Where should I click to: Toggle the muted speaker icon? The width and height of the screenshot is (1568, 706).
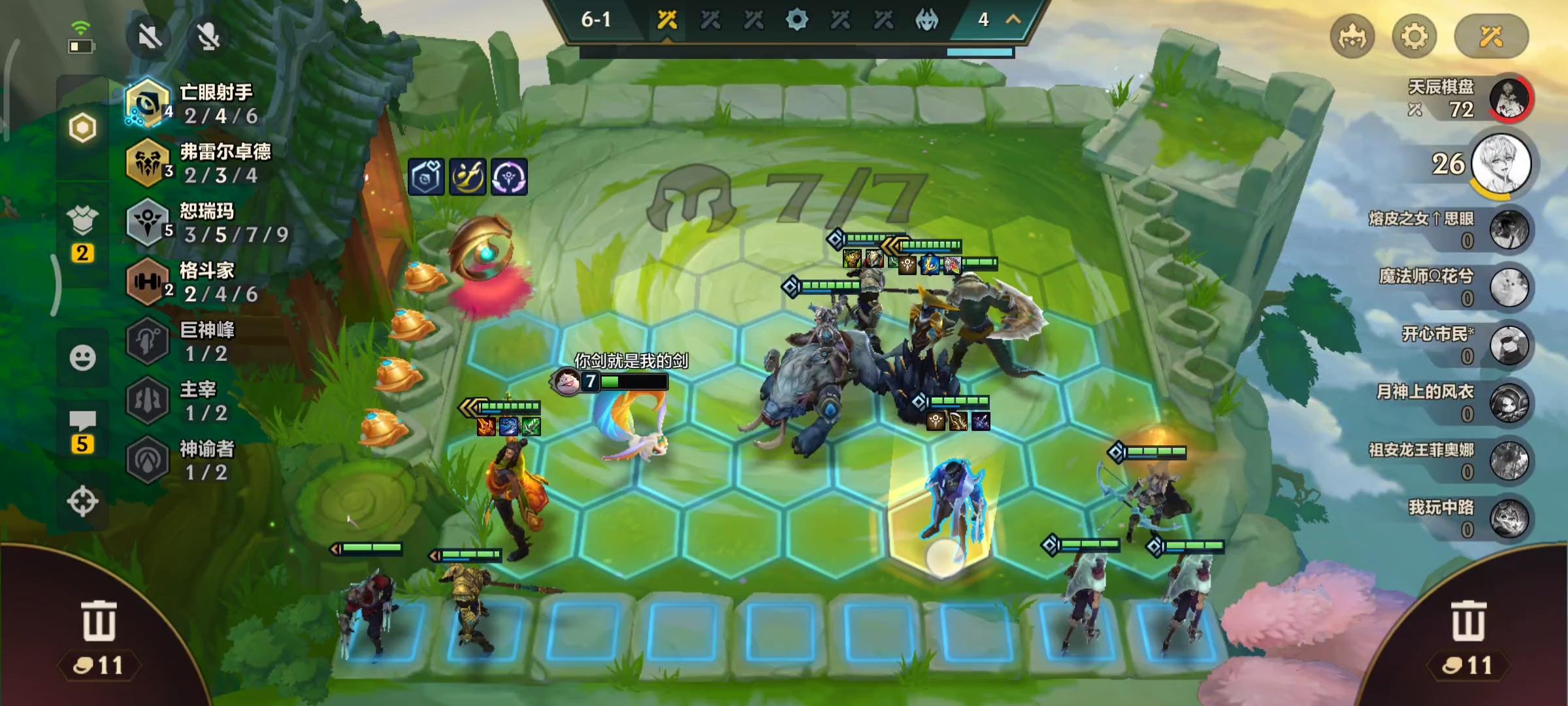(x=150, y=37)
